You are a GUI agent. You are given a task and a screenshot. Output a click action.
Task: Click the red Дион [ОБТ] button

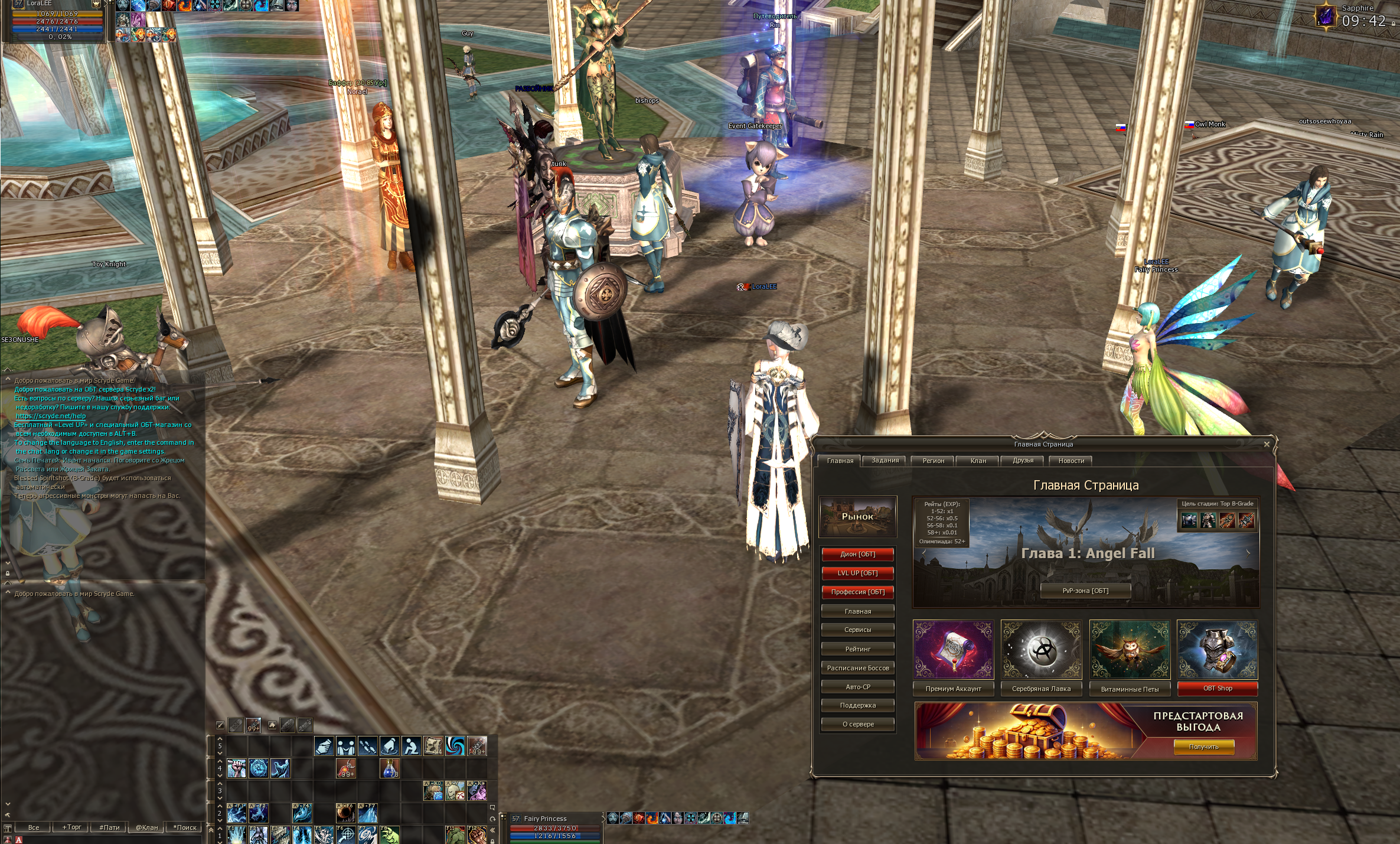pyautogui.click(x=857, y=554)
